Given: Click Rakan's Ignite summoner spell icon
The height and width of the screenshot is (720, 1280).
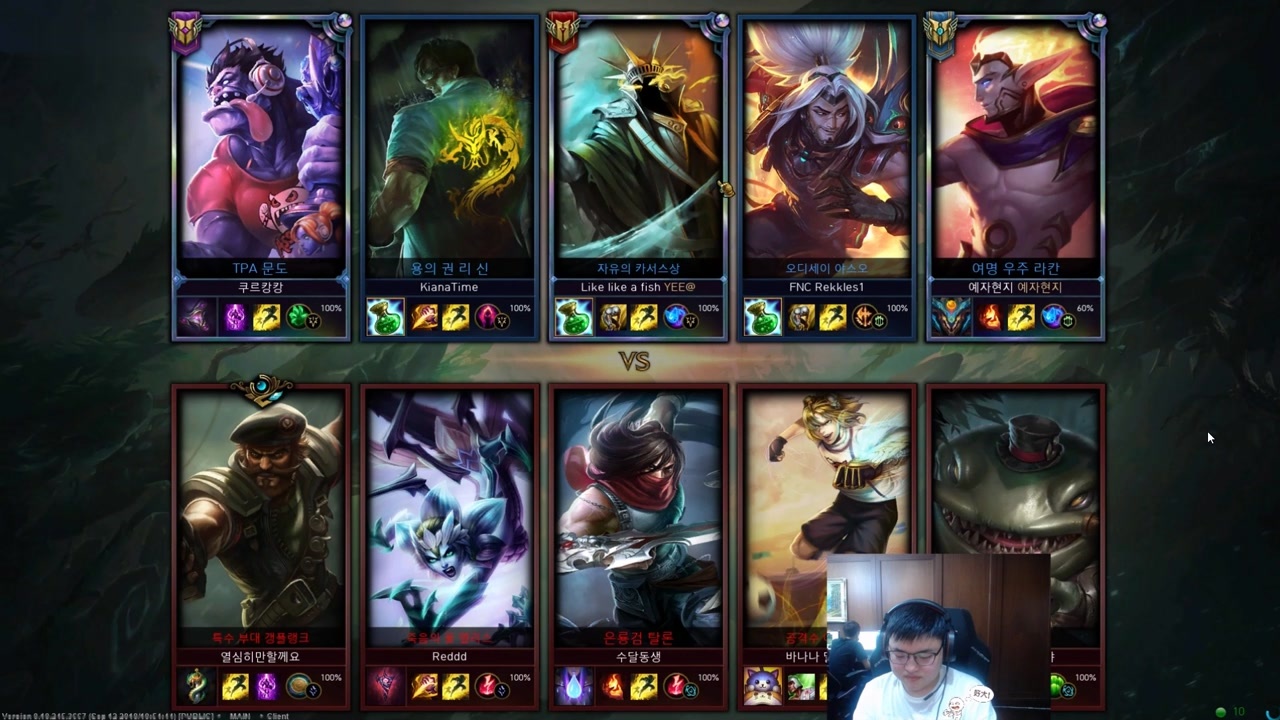Looking at the screenshot, I should (x=990, y=318).
